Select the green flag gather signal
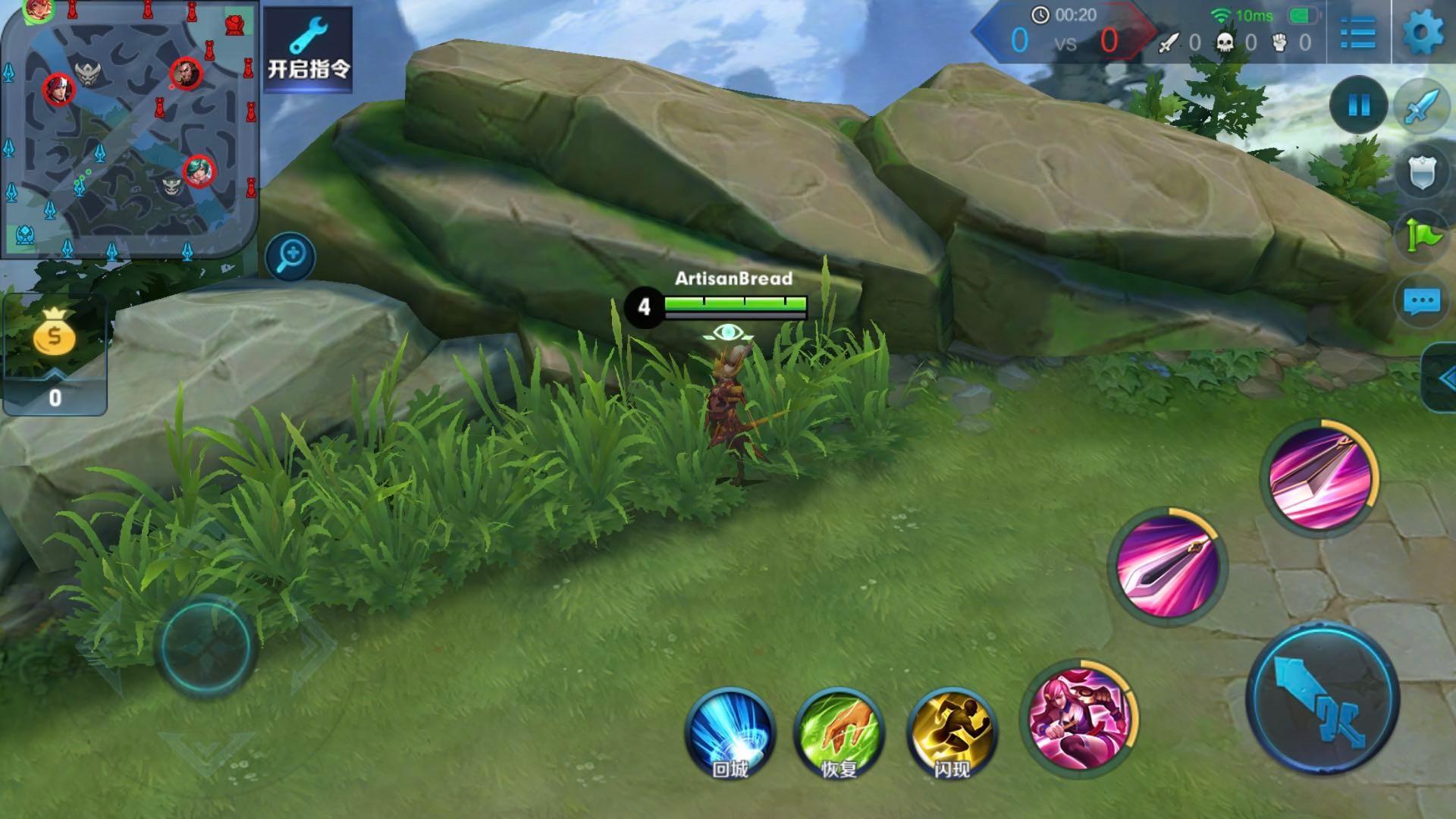The image size is (1456, 819). [1422, 237]
